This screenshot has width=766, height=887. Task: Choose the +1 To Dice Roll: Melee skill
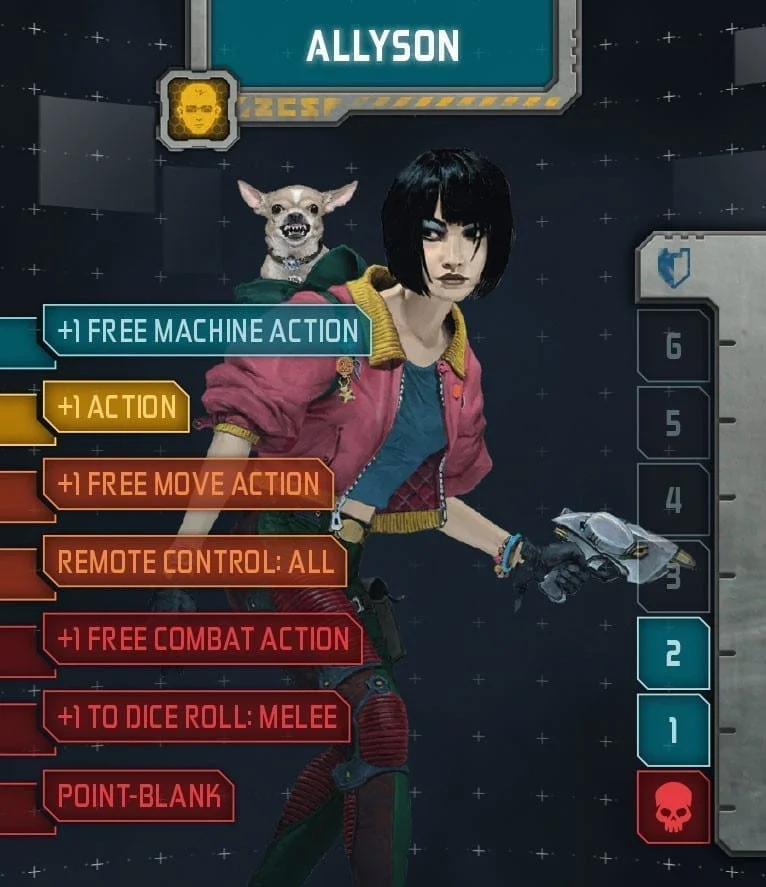tap(196, 716)
